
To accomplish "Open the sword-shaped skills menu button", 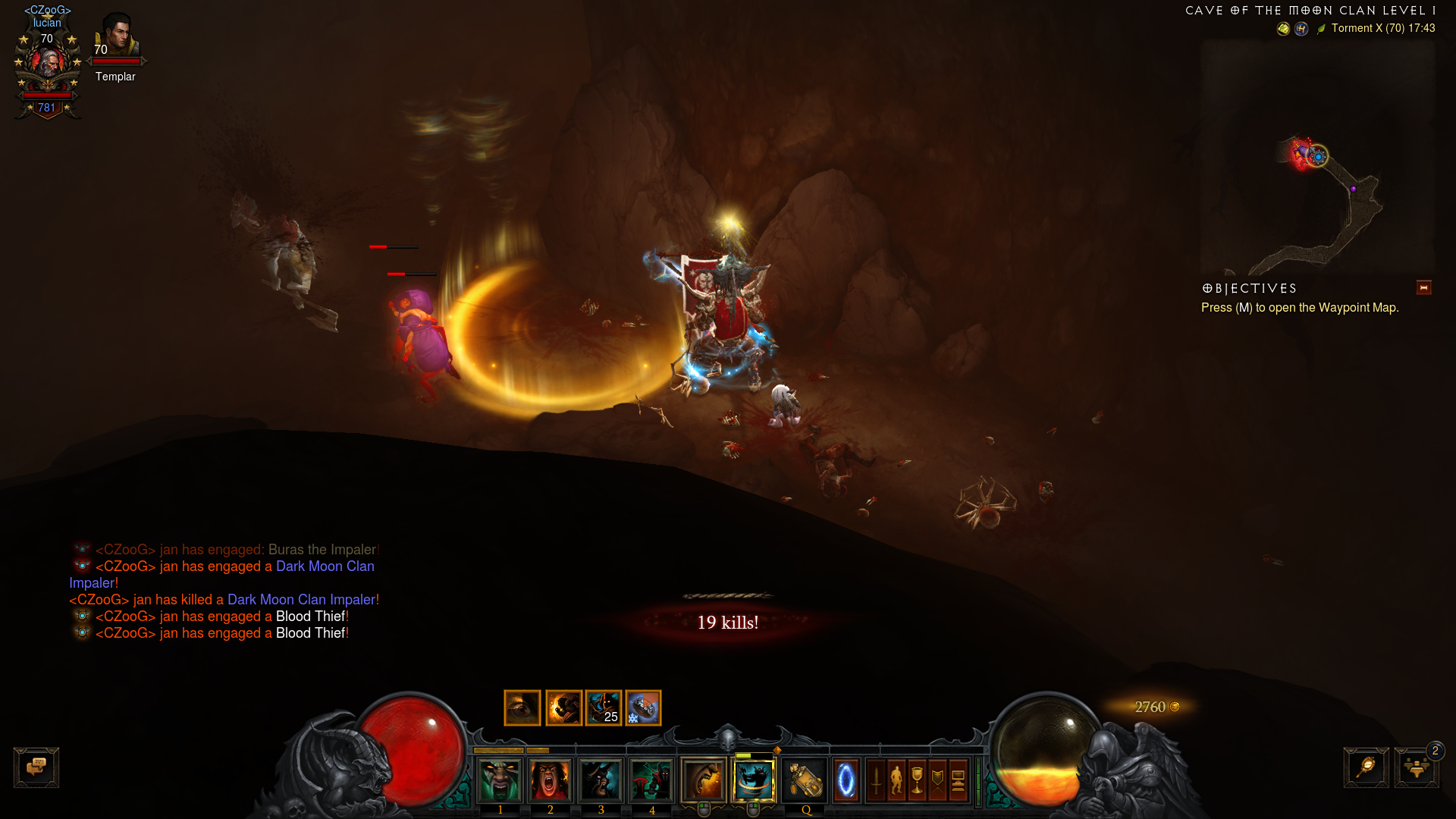I will point(876,780).
